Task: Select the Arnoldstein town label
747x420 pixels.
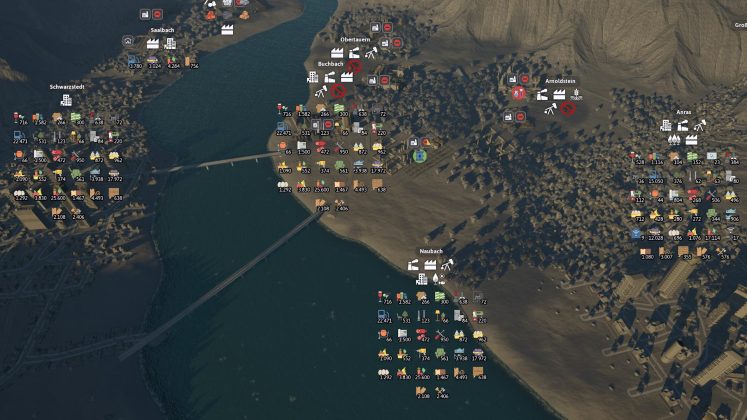Action: click(561, 80)
